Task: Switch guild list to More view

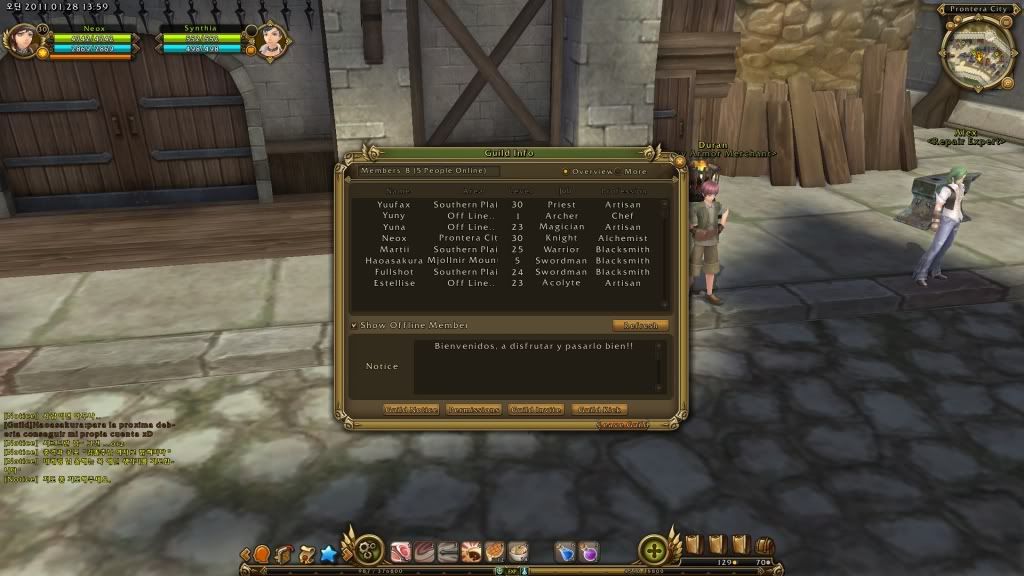Action: coord(619,171)
